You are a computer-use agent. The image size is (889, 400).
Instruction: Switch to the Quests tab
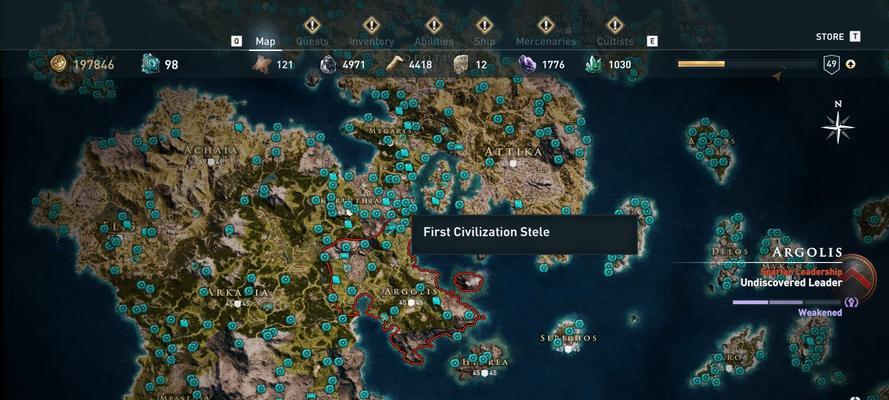click(312, 41)
